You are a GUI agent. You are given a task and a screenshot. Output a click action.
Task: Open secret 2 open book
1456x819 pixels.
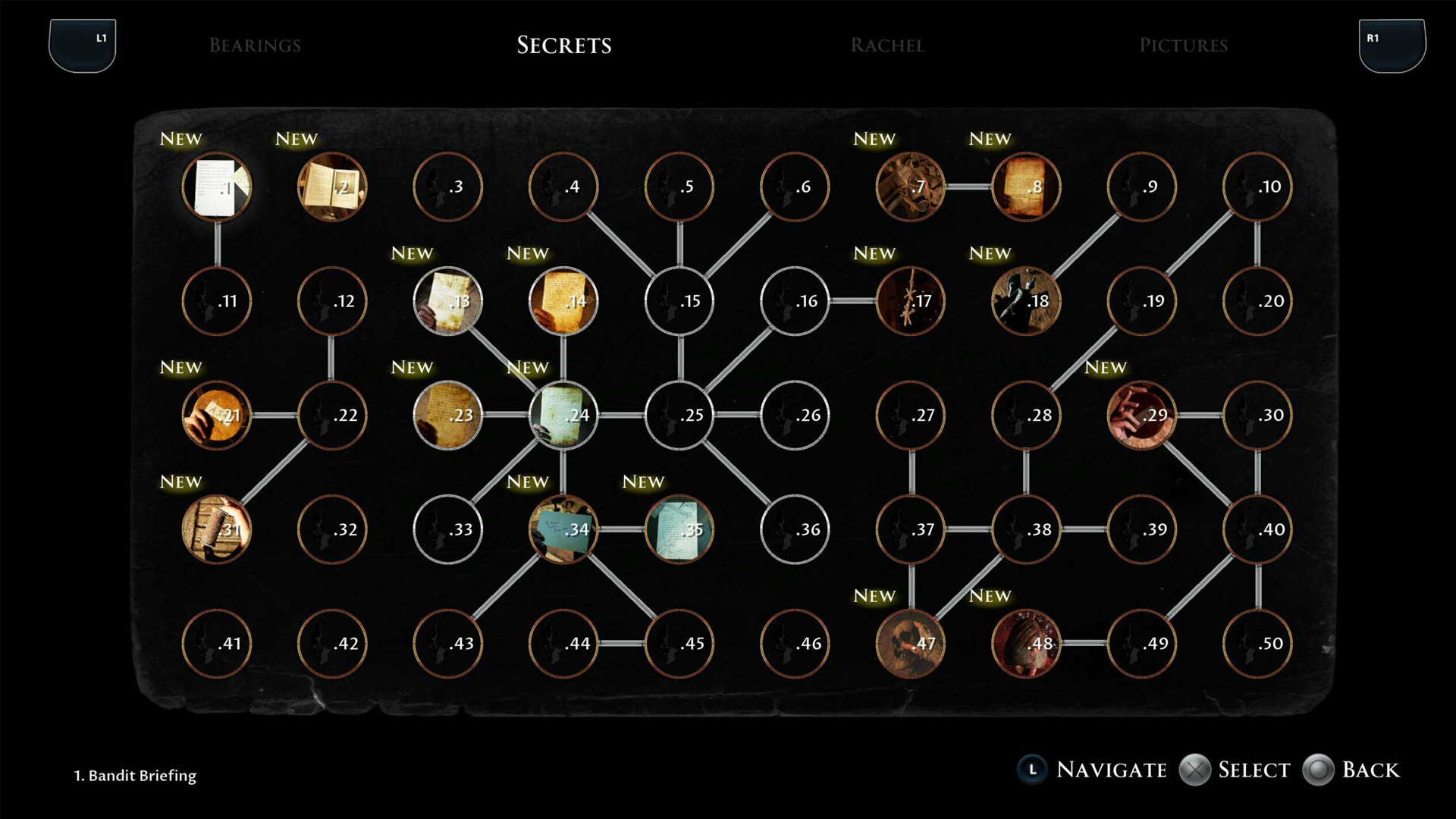point(332,187)
